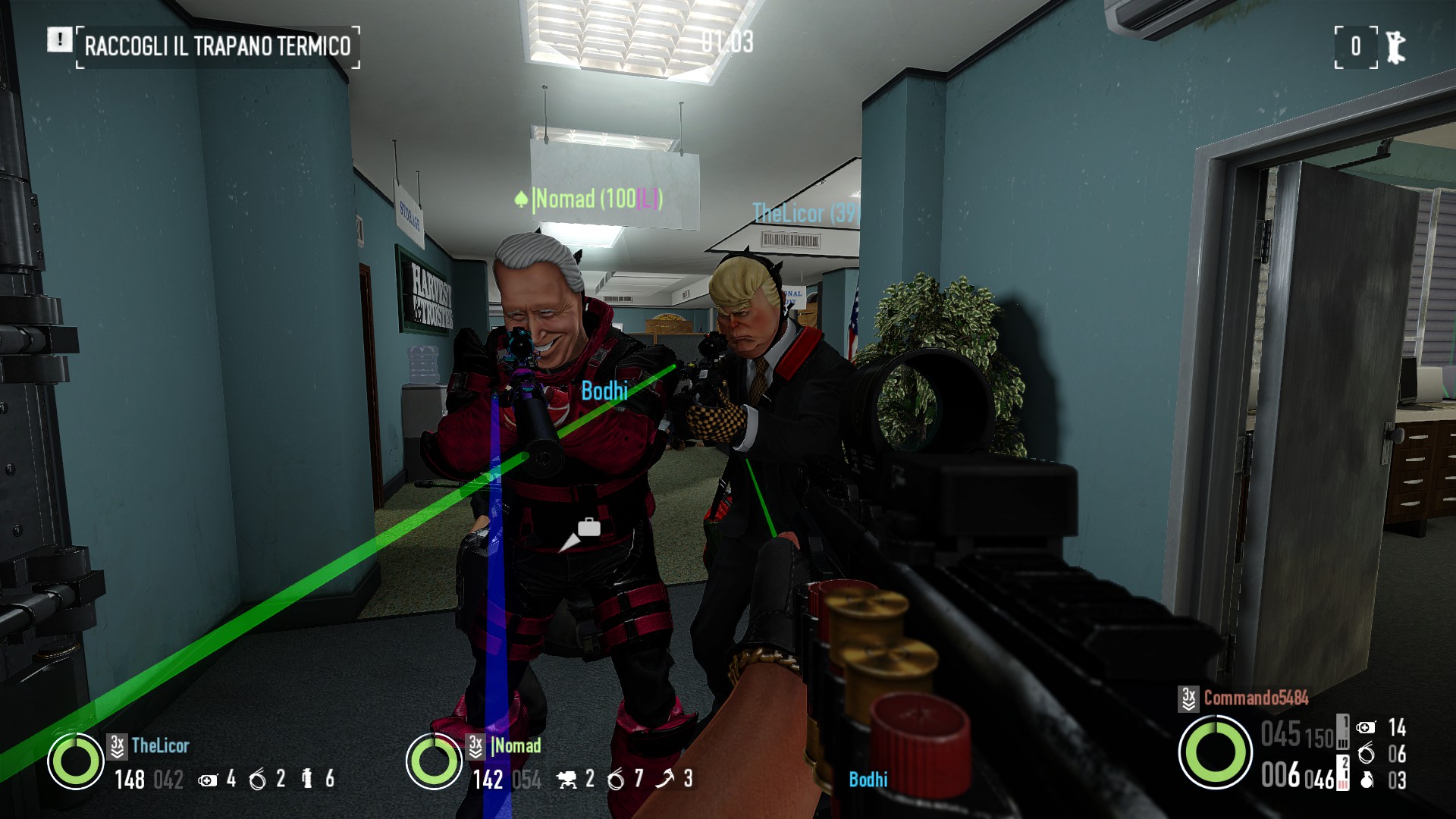Select the objective exclamation mark icon
The image size is (1456, 819).
pyautogui.click(x=60, y=39)
